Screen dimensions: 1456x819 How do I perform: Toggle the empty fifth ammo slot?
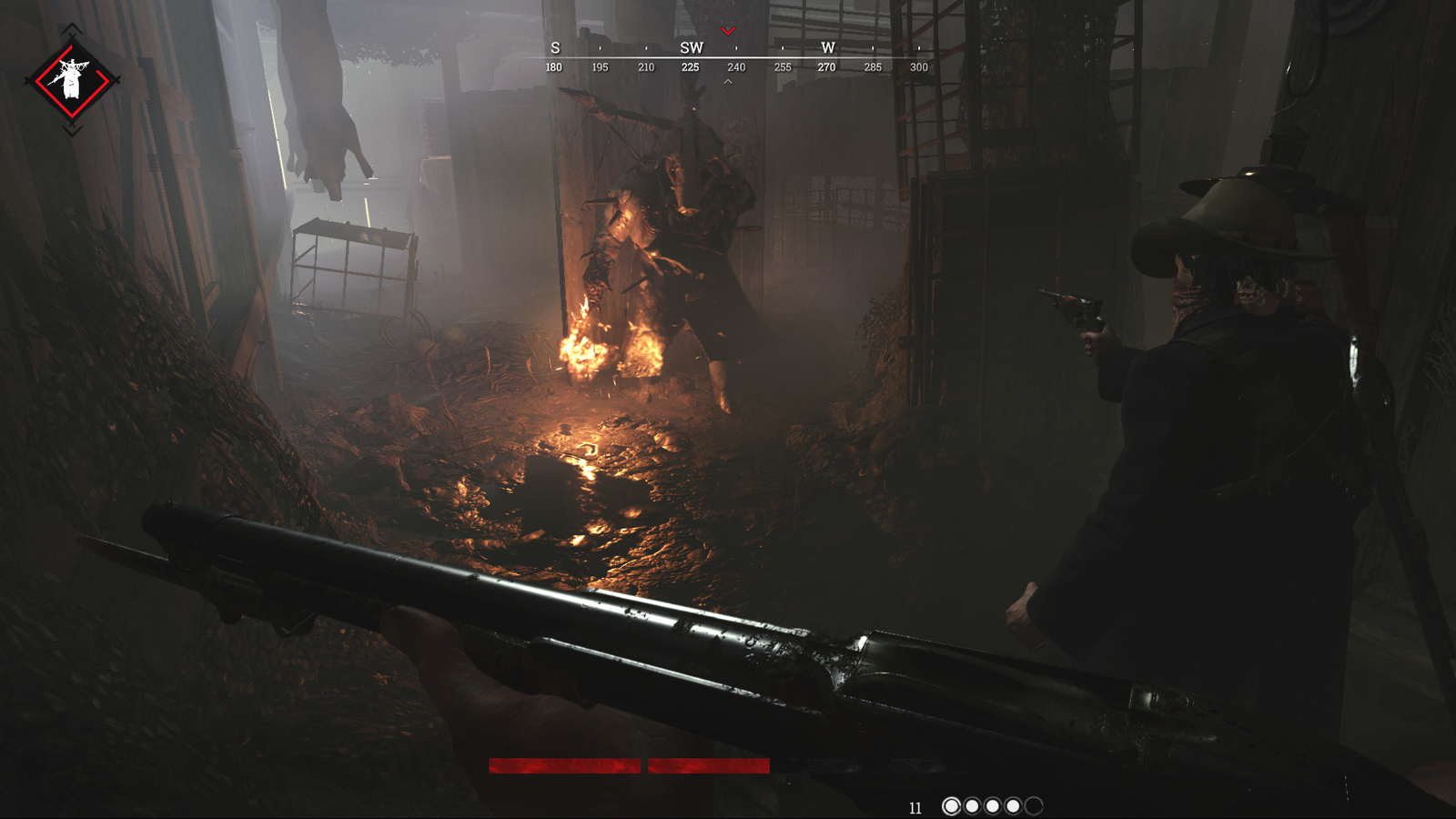[1035, 804]
